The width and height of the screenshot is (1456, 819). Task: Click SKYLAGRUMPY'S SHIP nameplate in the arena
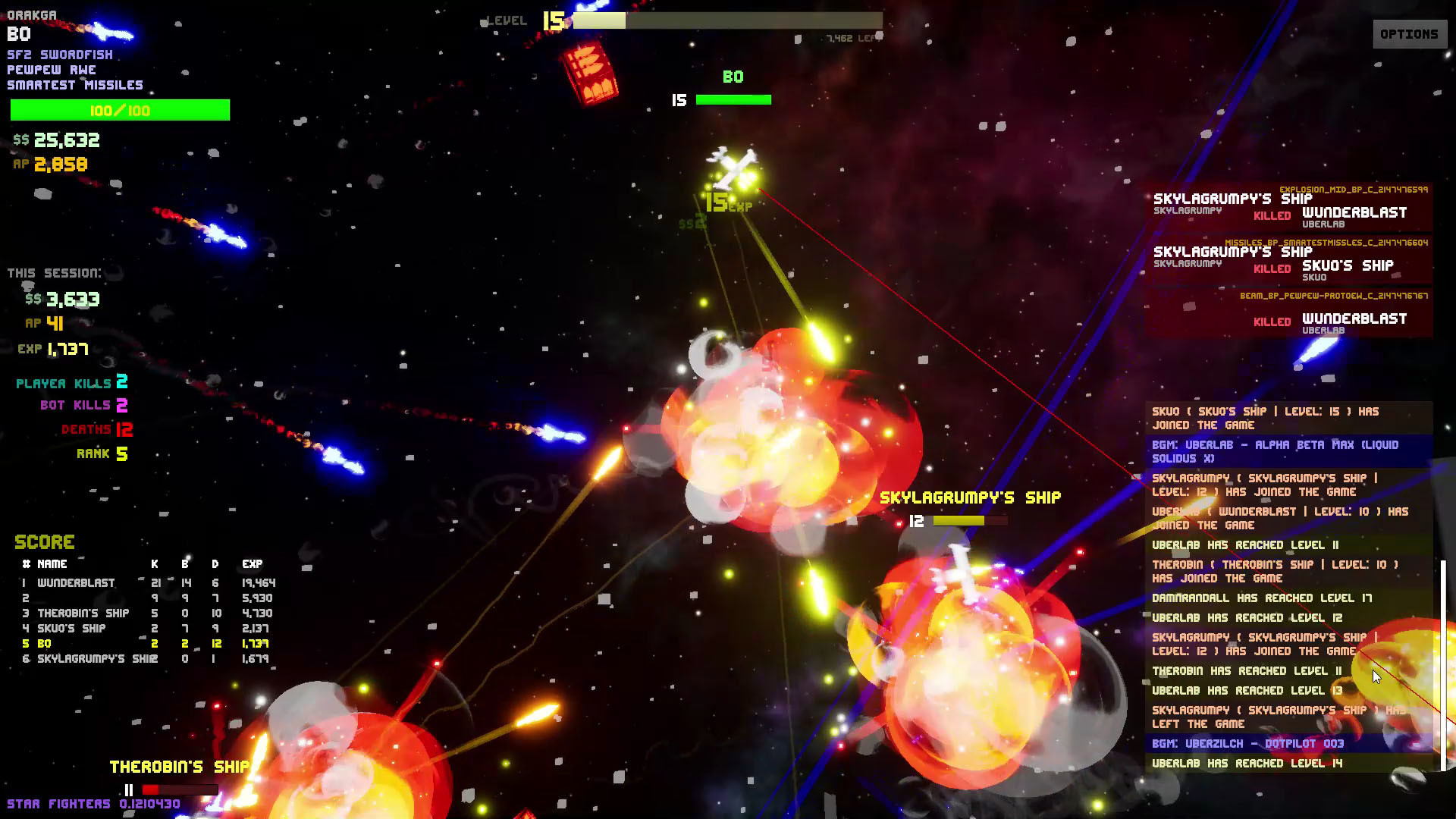(971, 497)
